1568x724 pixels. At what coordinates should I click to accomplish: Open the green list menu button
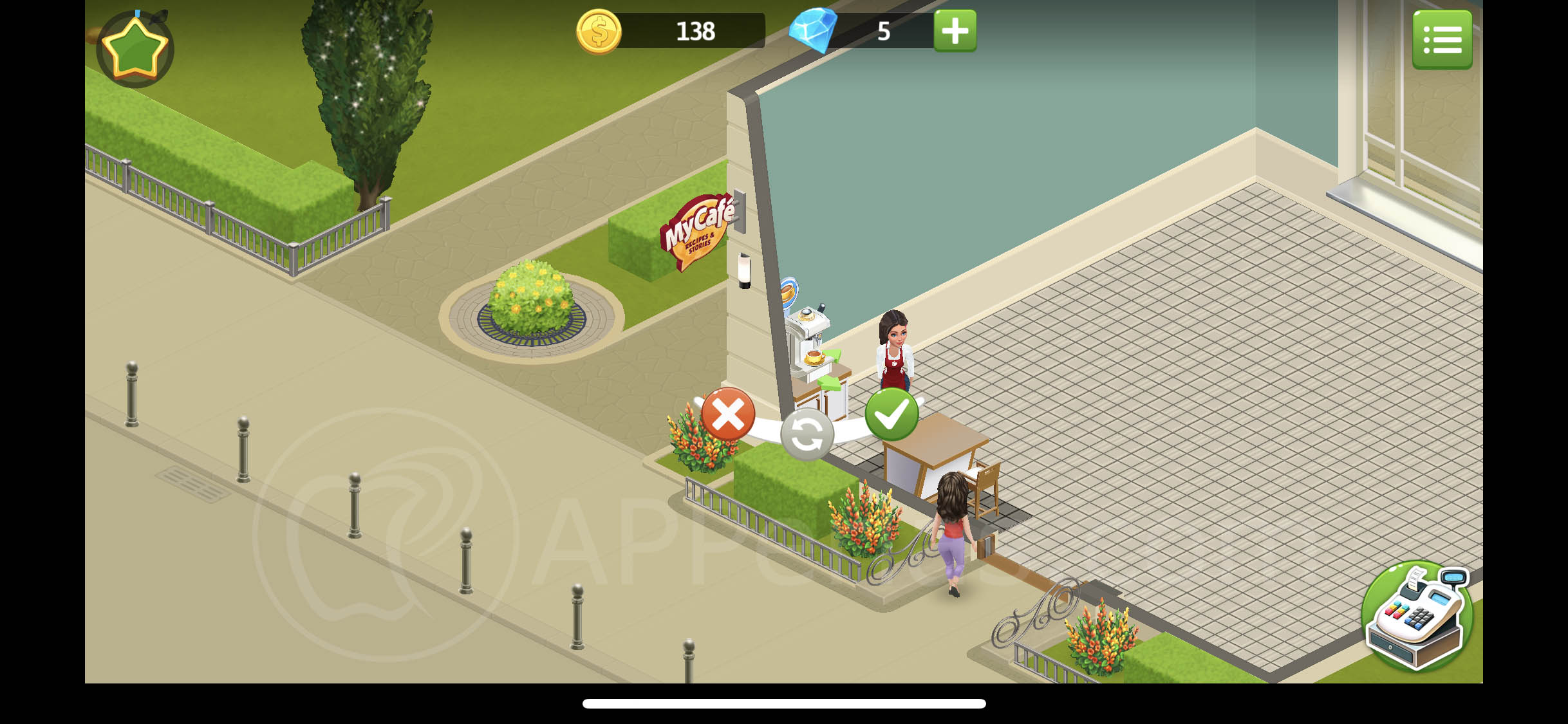[x=1442, y=40]
